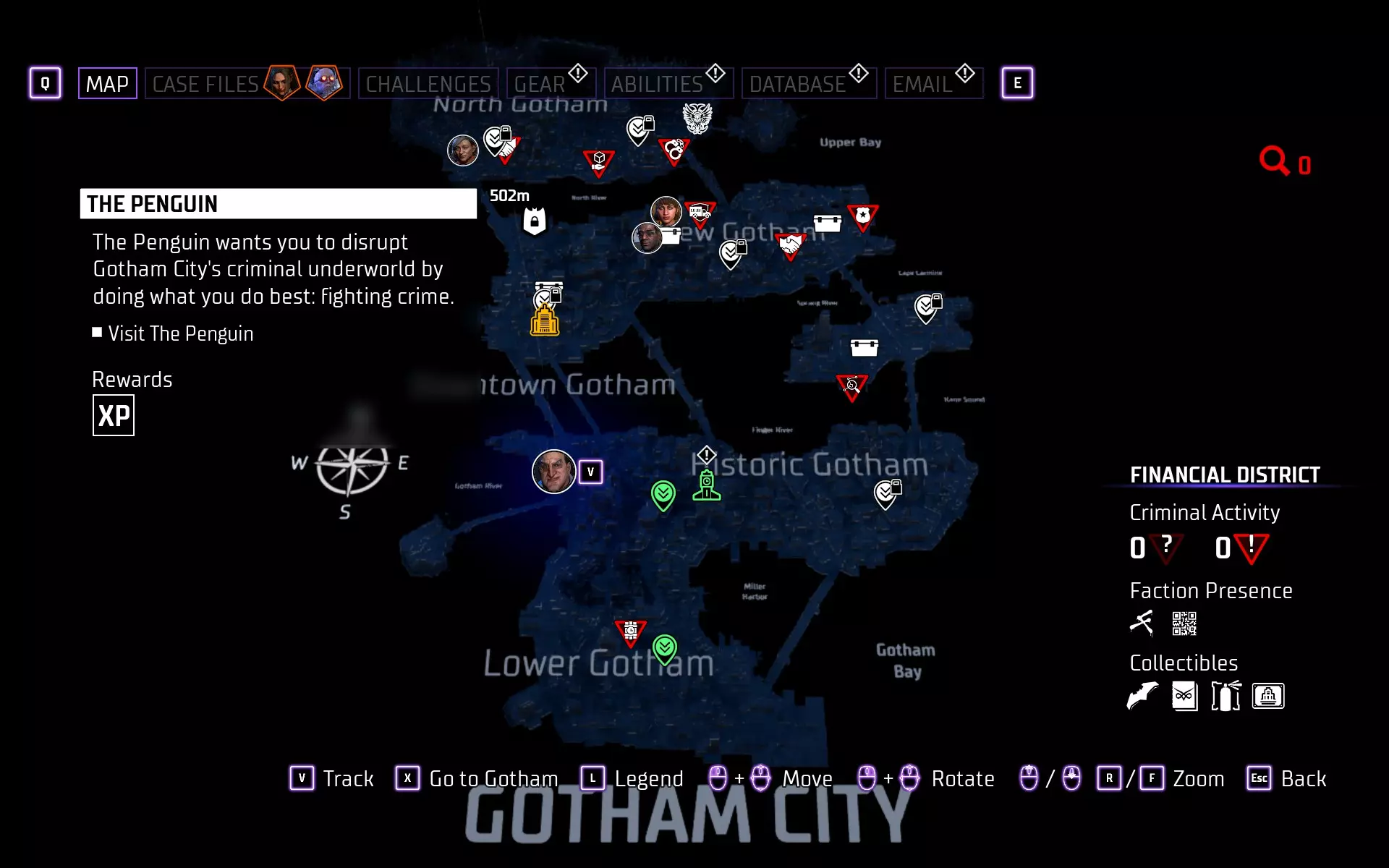
Task: Select the red police badge crime marker
Action: [862, 216]
